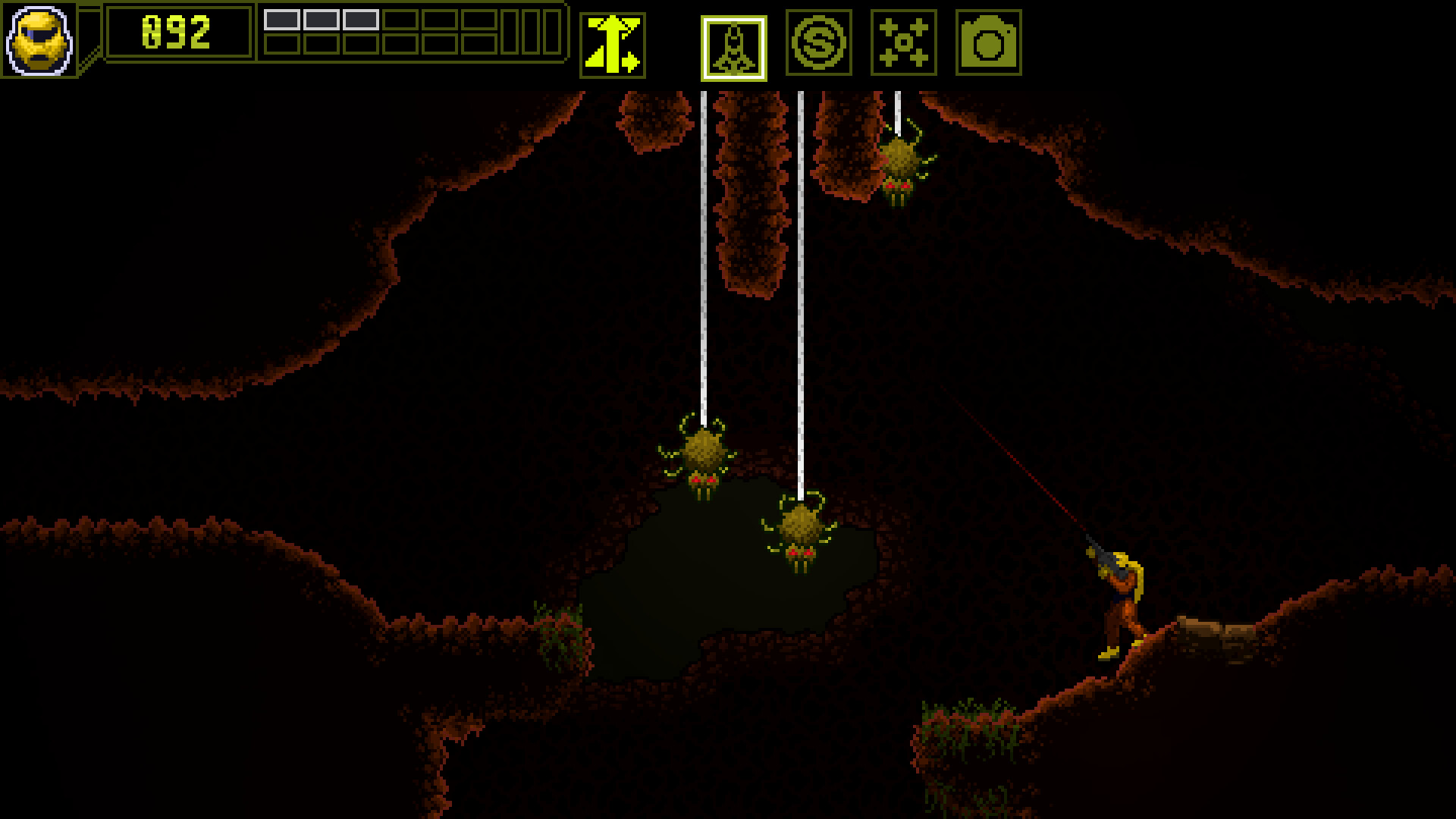Select the highlighted rocket ship icon

[733, 45]
